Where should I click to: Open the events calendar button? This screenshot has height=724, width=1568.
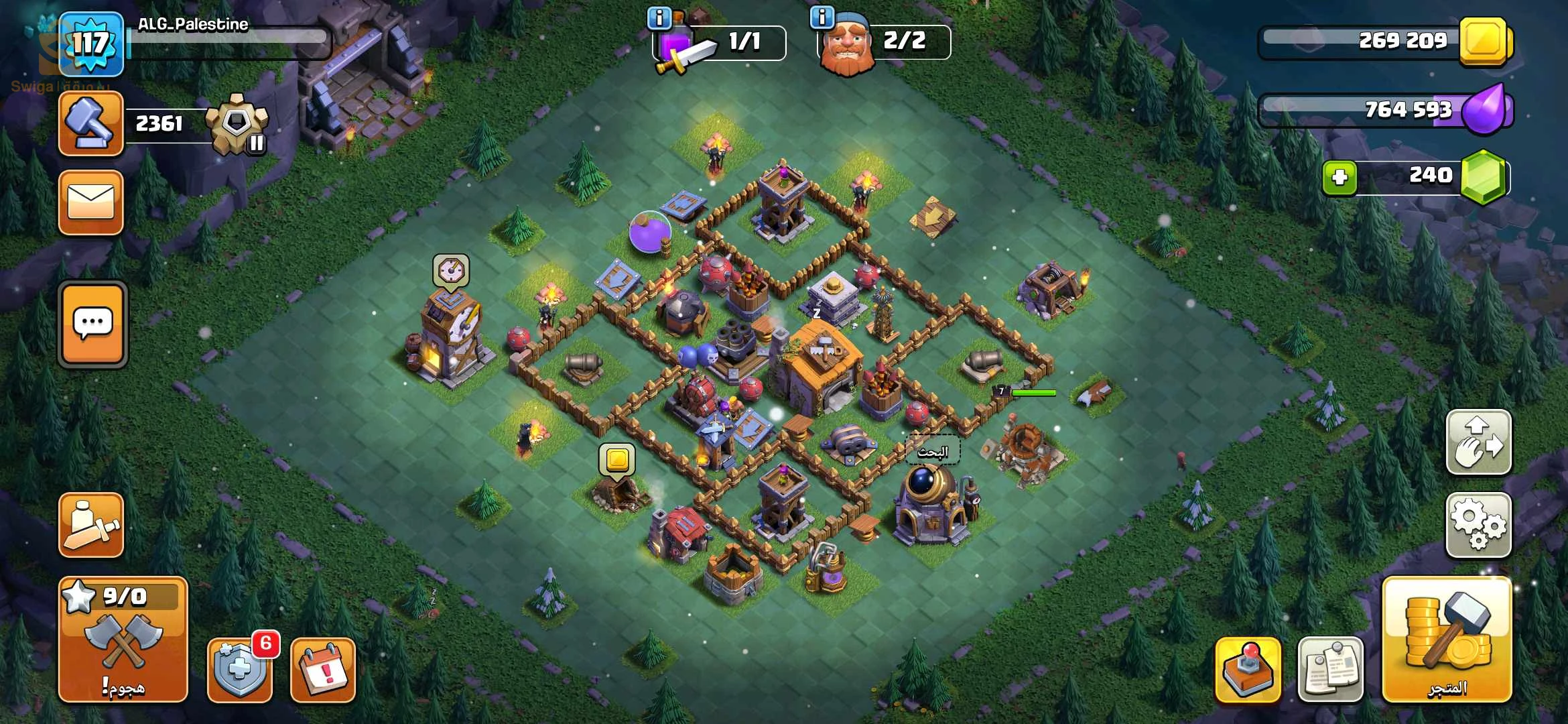point(323,670)
